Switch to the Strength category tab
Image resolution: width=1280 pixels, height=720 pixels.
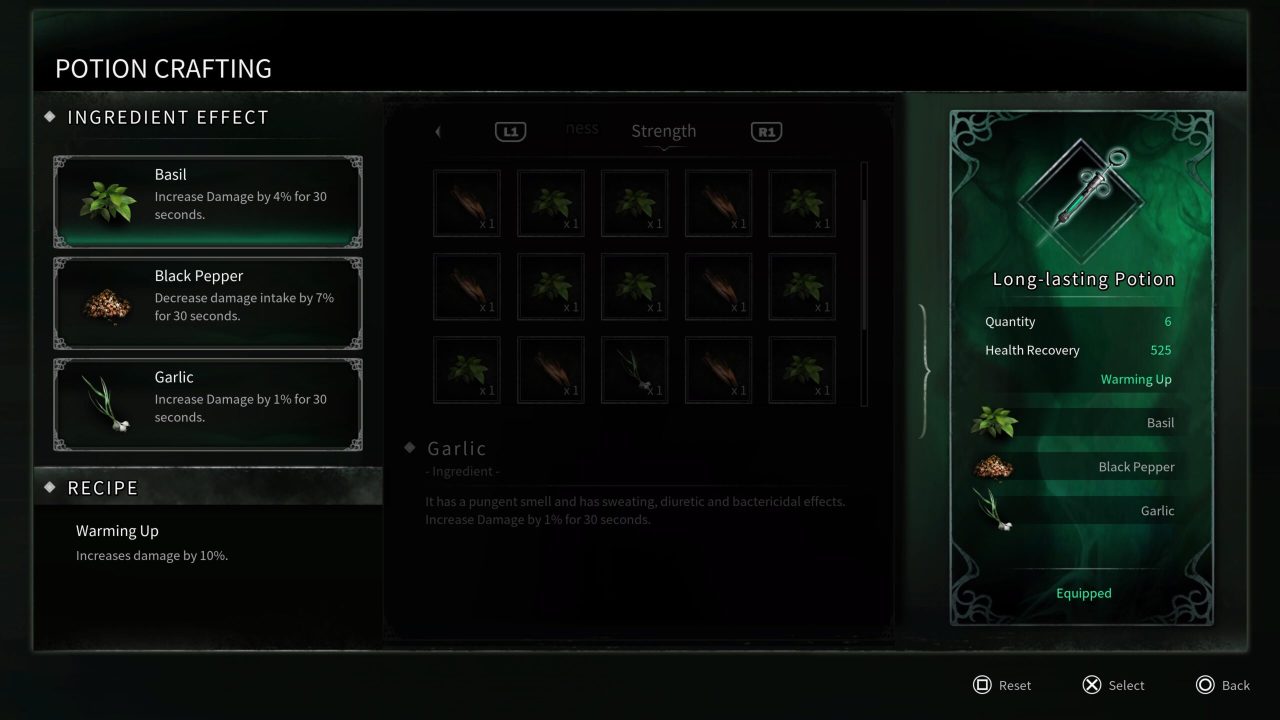tap(663, 130)
